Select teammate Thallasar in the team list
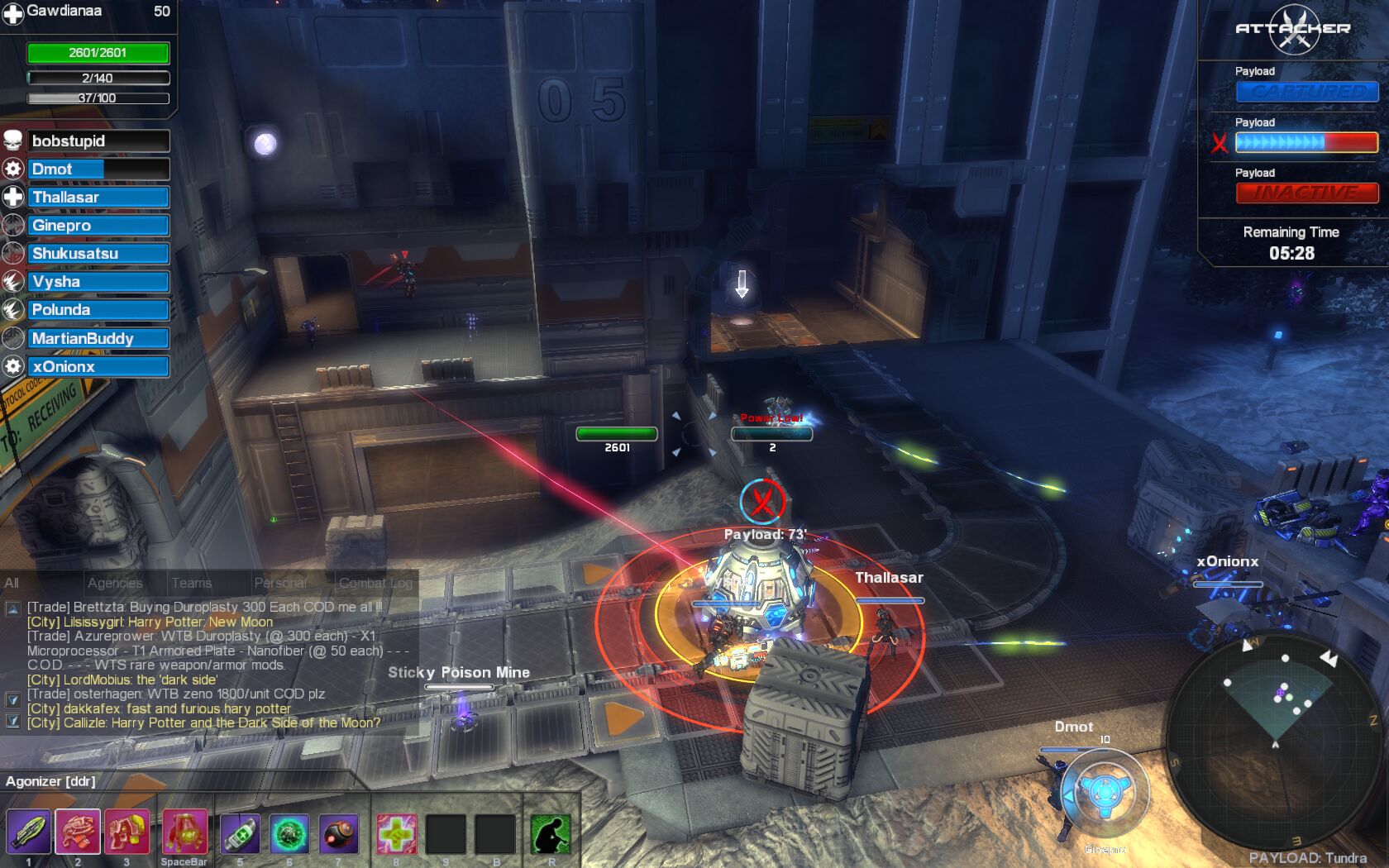 (98, 198)
